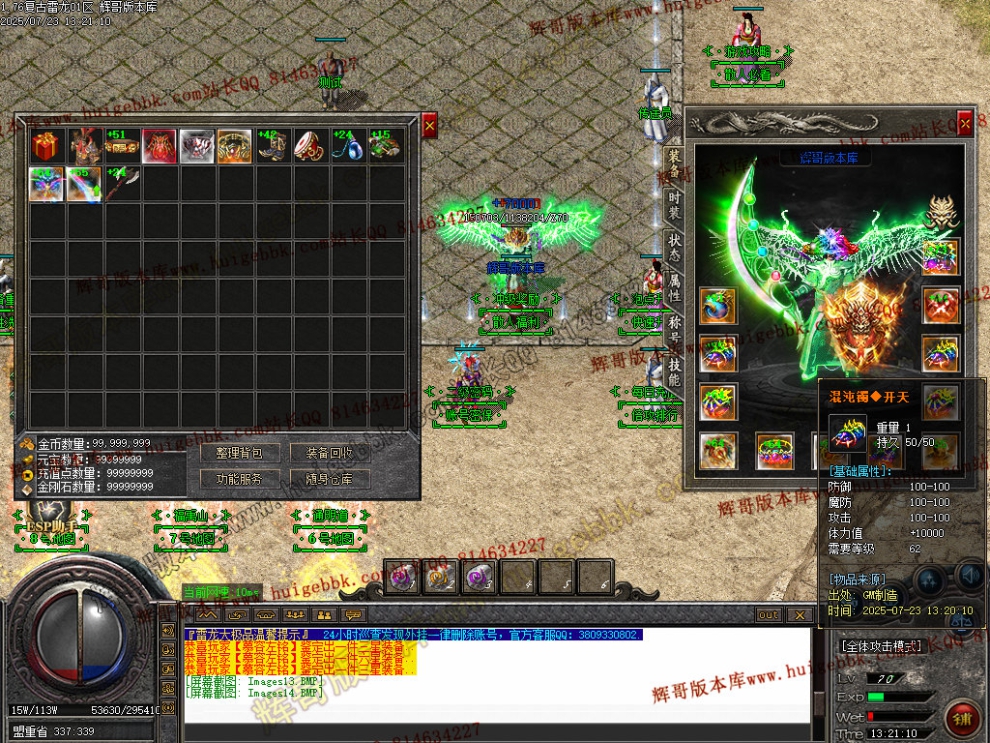
Task: Close the character equipment panel
Action: [965, 123]
